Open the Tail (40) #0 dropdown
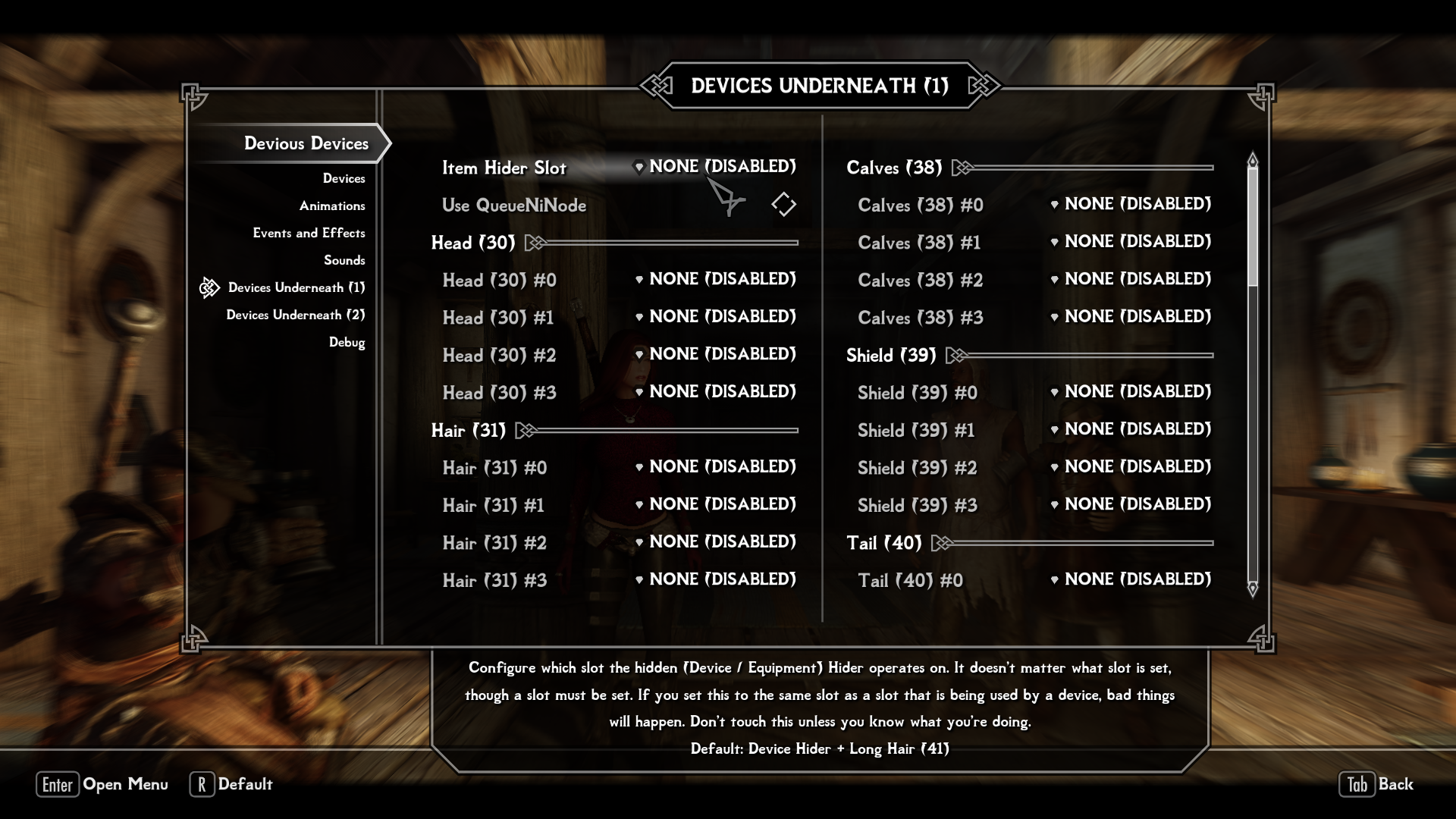1456x819 pixels. (x=1134, y=579)
